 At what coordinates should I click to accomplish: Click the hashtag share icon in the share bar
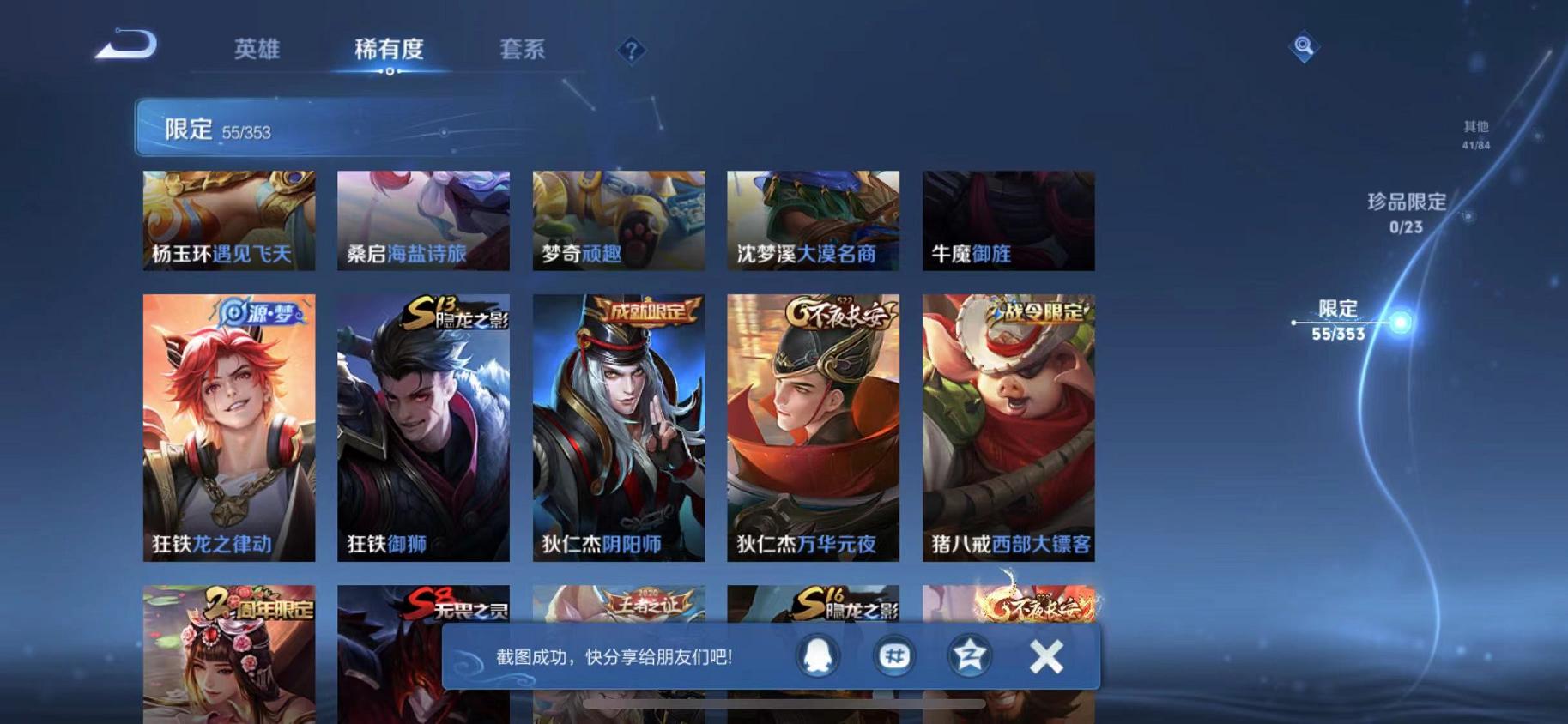tap(895, 655)
